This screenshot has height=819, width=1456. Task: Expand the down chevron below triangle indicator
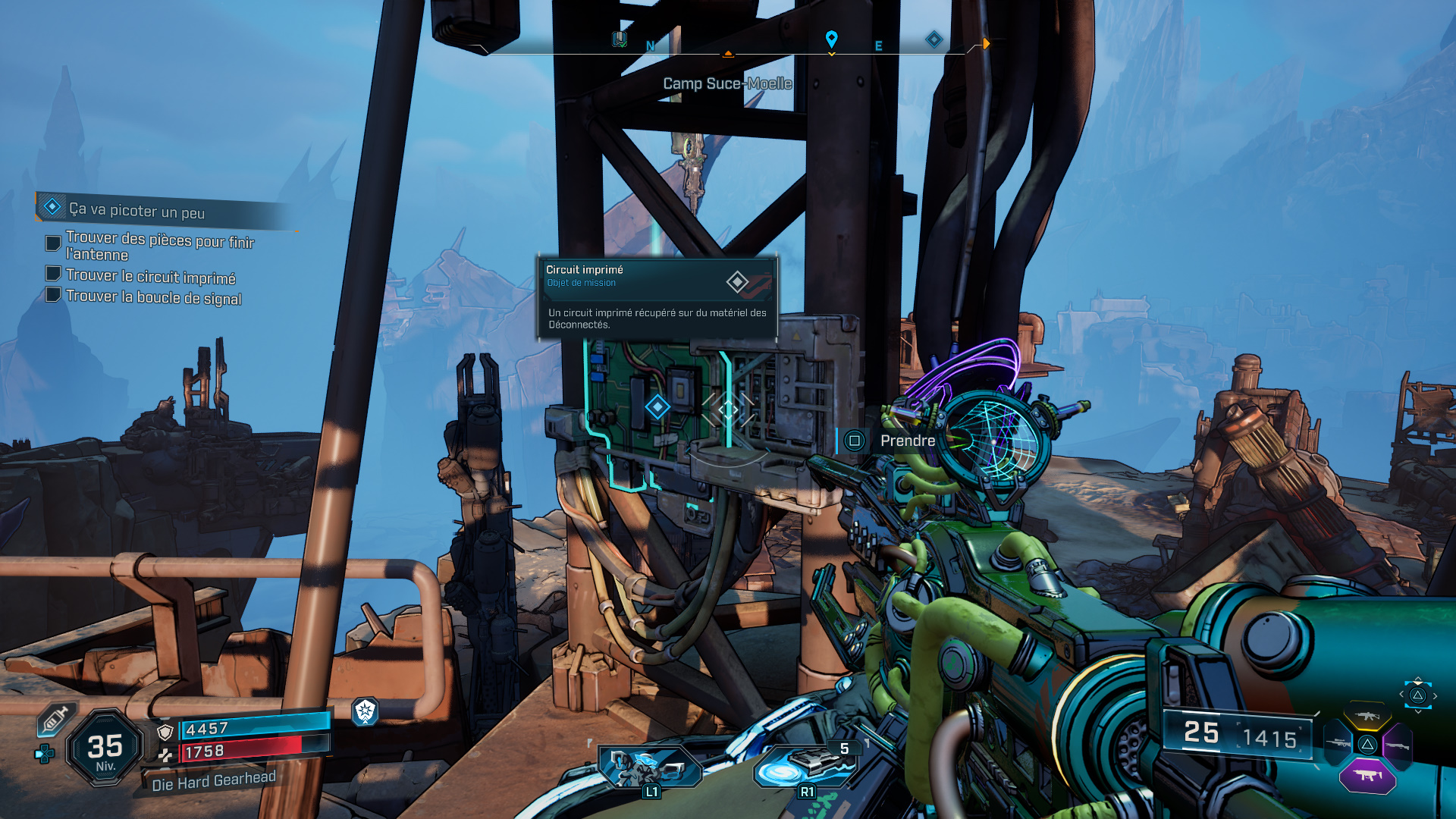(1418, 711)
